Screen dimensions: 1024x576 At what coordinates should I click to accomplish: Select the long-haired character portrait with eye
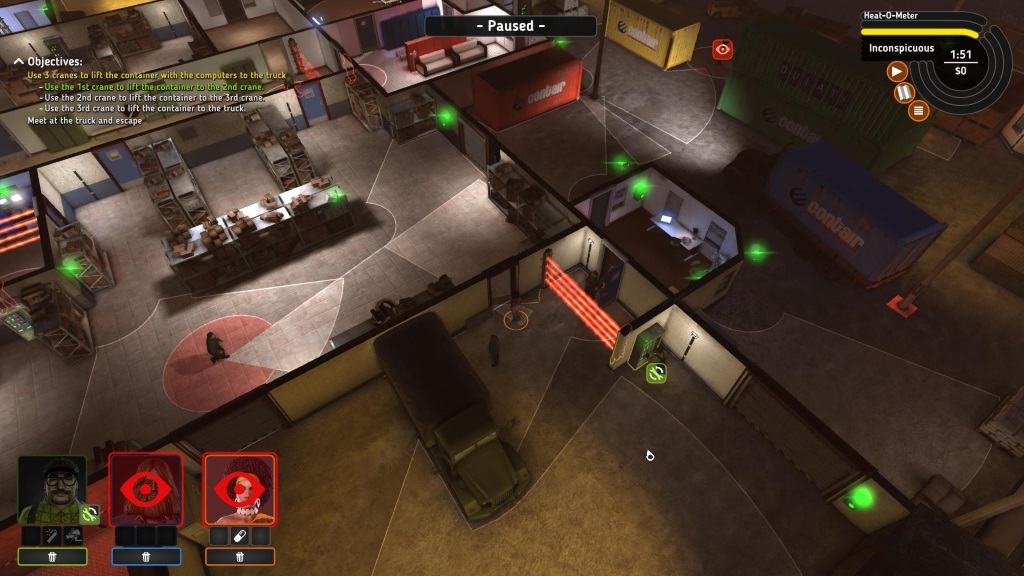point(146,489)
